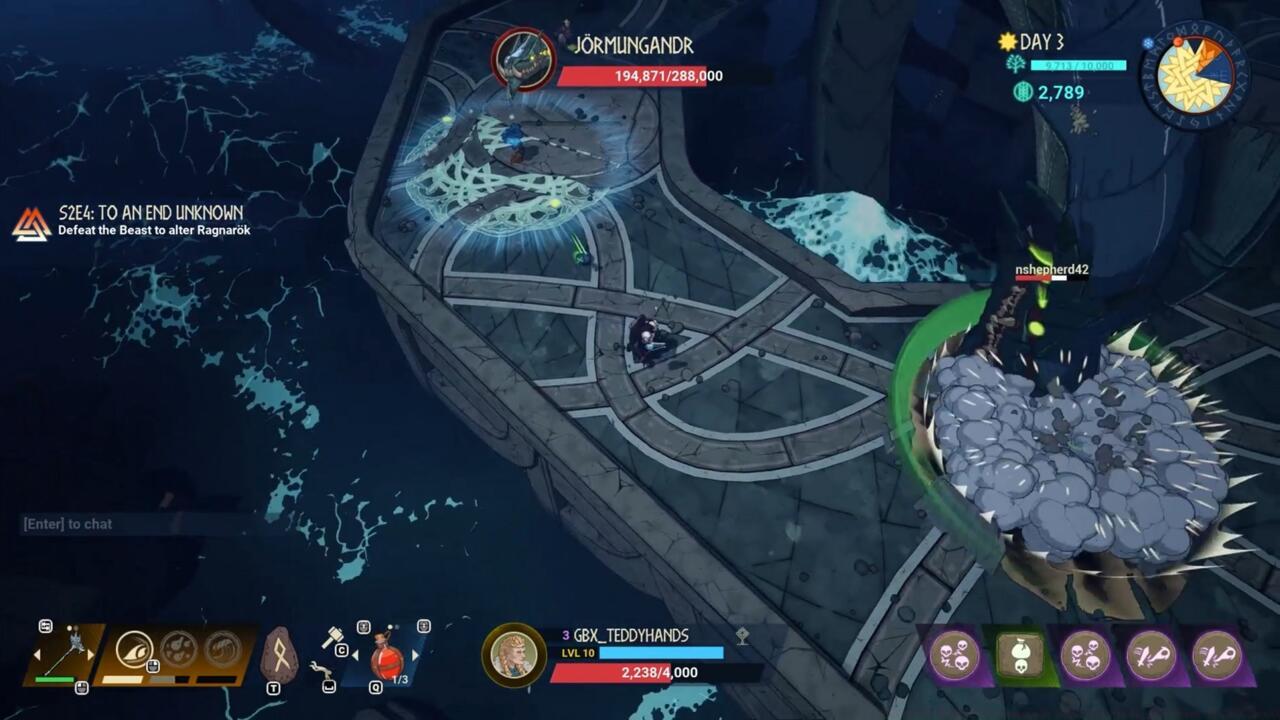Click the souls currency counter icon
This screenshot has height=720, width=1280.
tap(1023, 91)
